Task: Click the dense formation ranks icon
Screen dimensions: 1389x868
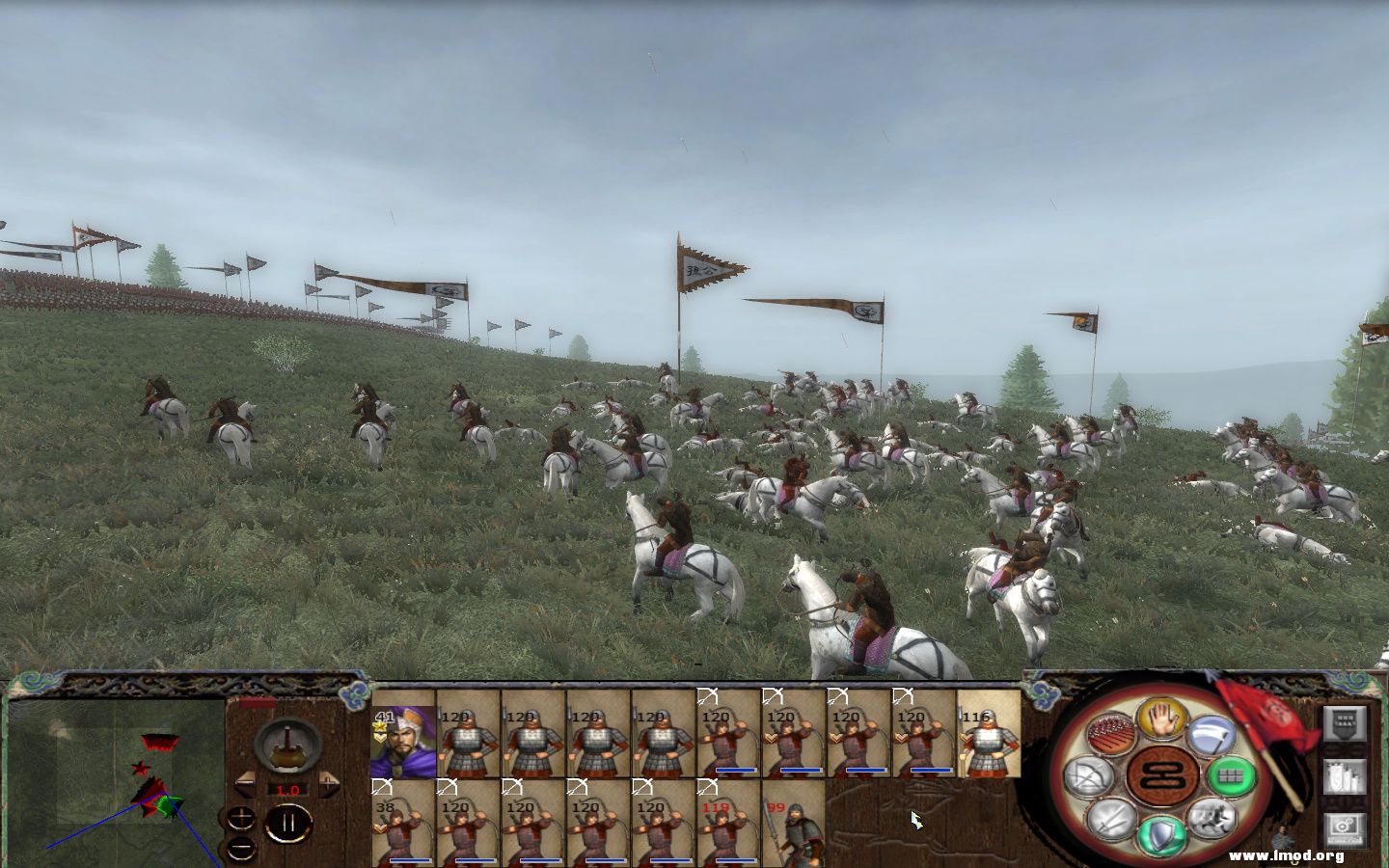Action: 1109,733
